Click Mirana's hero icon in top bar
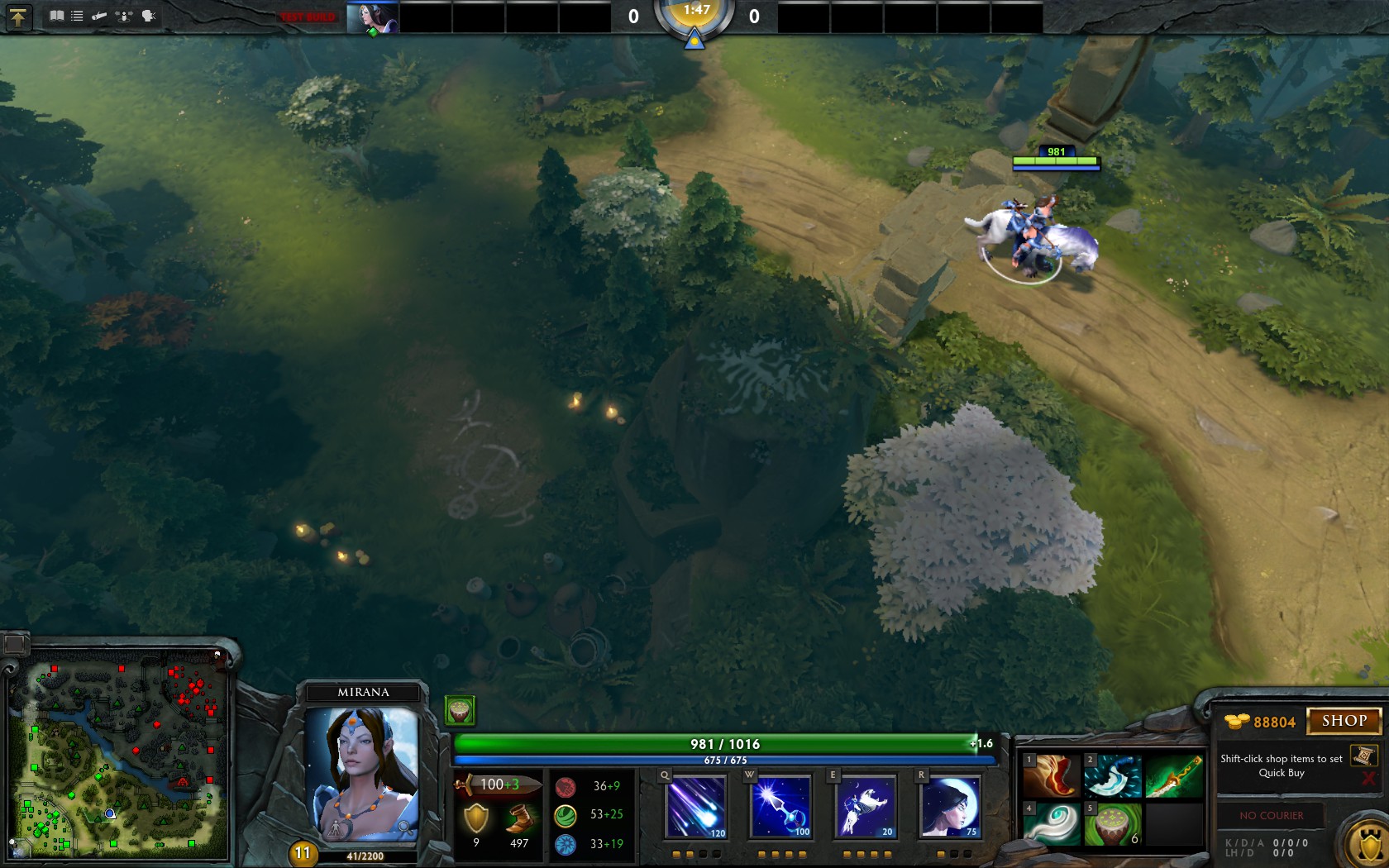The image size is (1389, 868). click(x=372, y=17)
